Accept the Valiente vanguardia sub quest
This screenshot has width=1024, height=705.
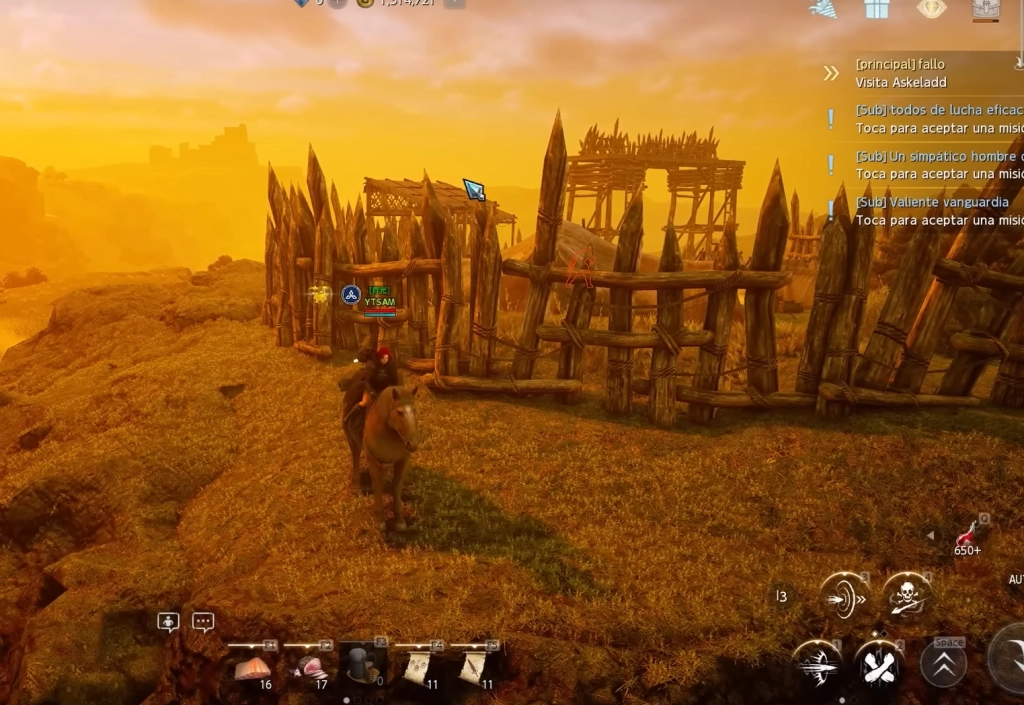tap(935, 211)
